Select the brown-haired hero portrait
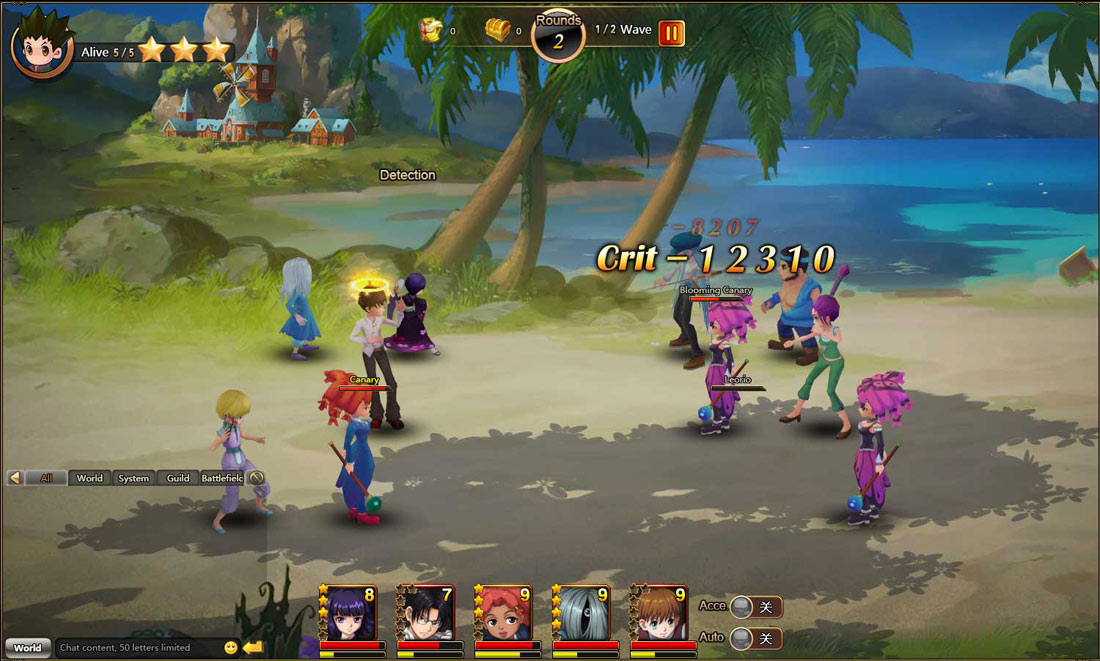The height and width of the screenshot is (661, 1100). click(x=660, y=613)
